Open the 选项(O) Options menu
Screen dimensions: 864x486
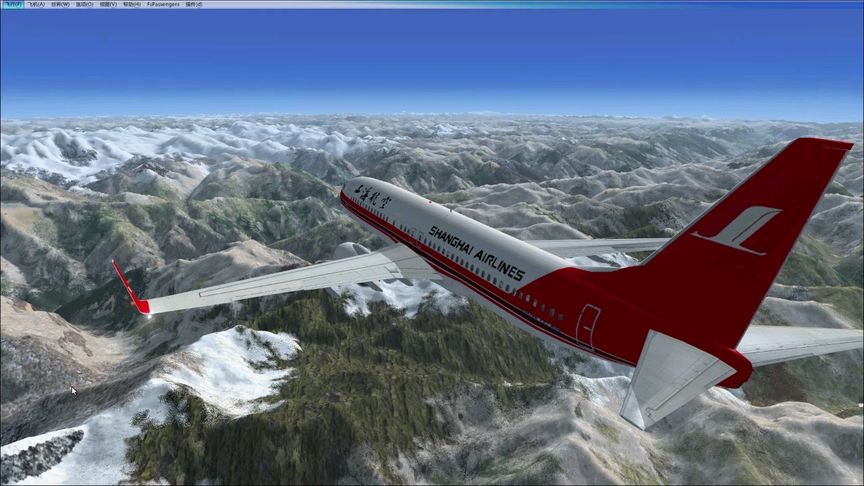[84, 4]
